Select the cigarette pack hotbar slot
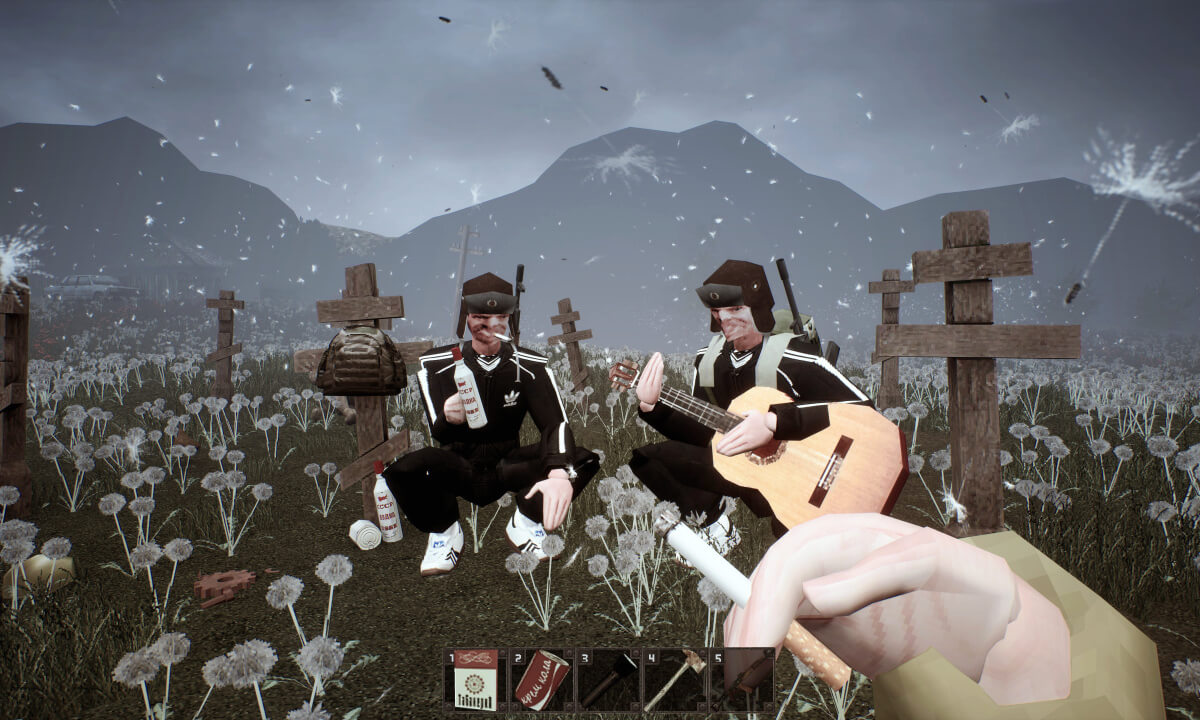Image resolution: width=1200 pixels, height=720 pixels. click(476, 680)
